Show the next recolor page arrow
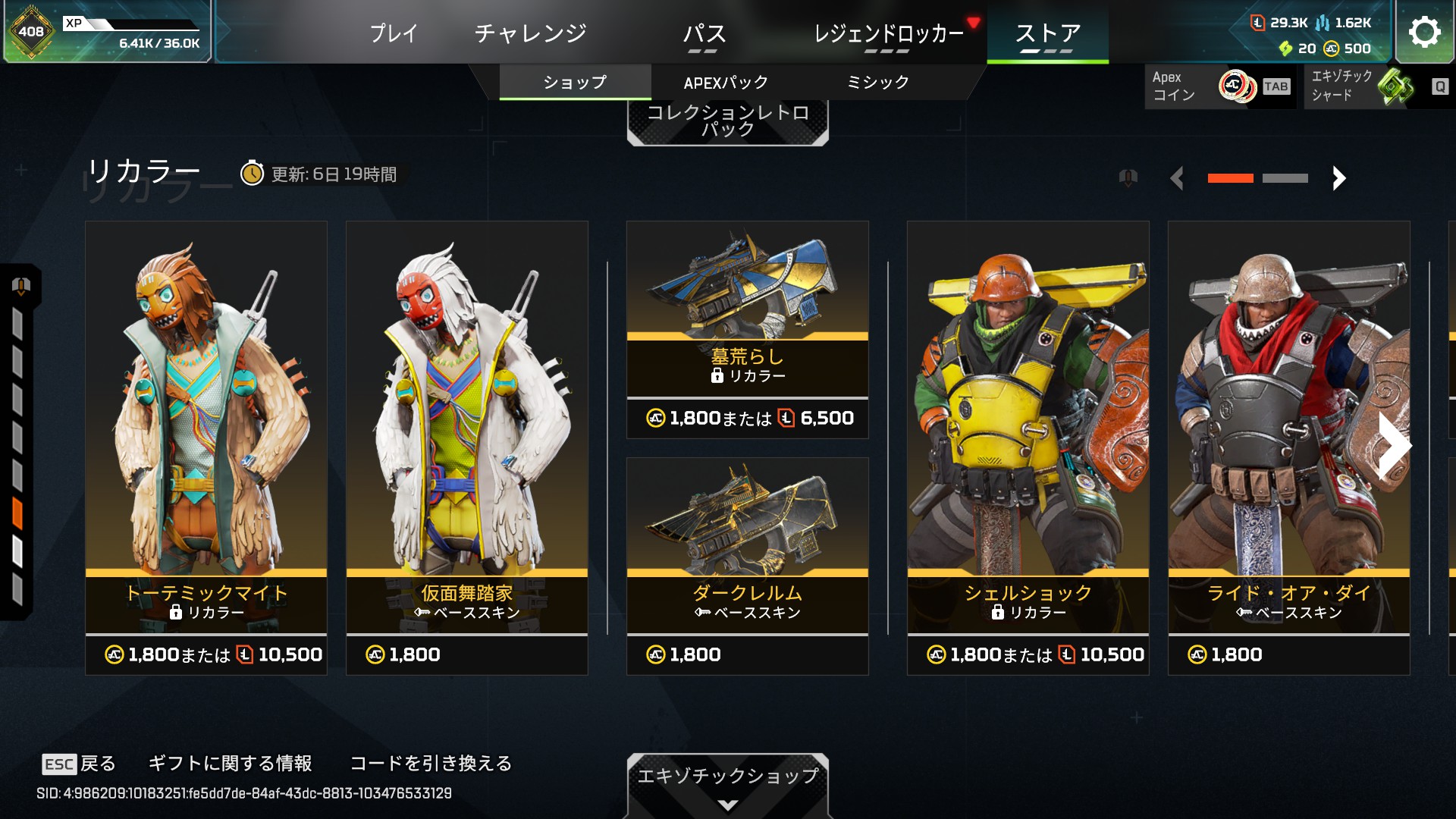 click(x=1339, y=178)
